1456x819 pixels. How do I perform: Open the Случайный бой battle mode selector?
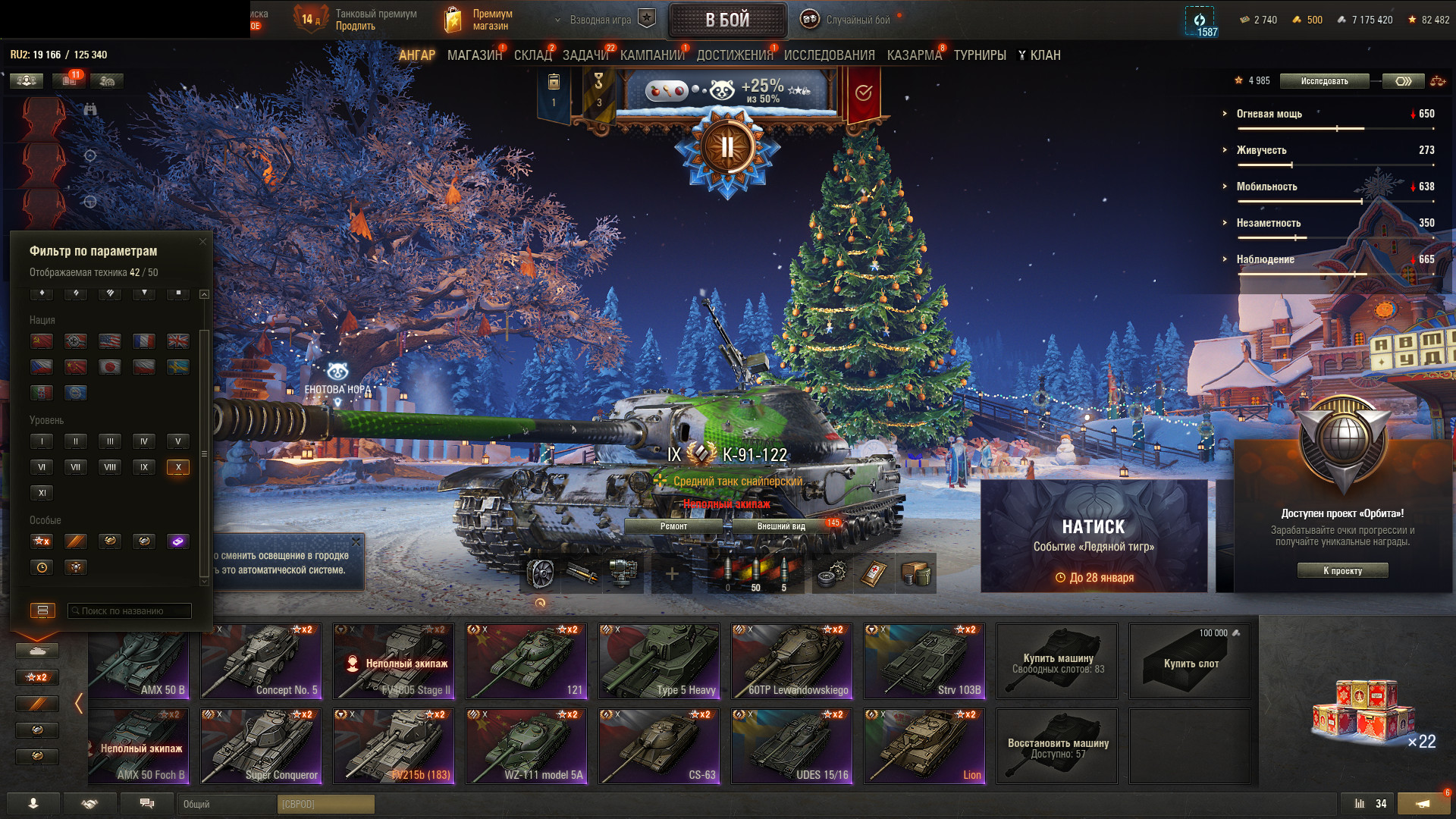(x=857, y=20)
